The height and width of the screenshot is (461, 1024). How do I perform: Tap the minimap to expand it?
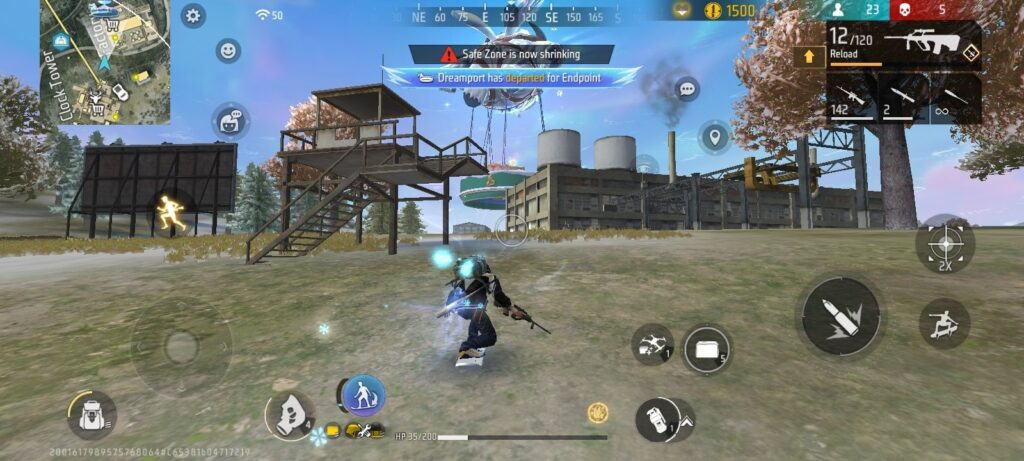click(105, 62)
